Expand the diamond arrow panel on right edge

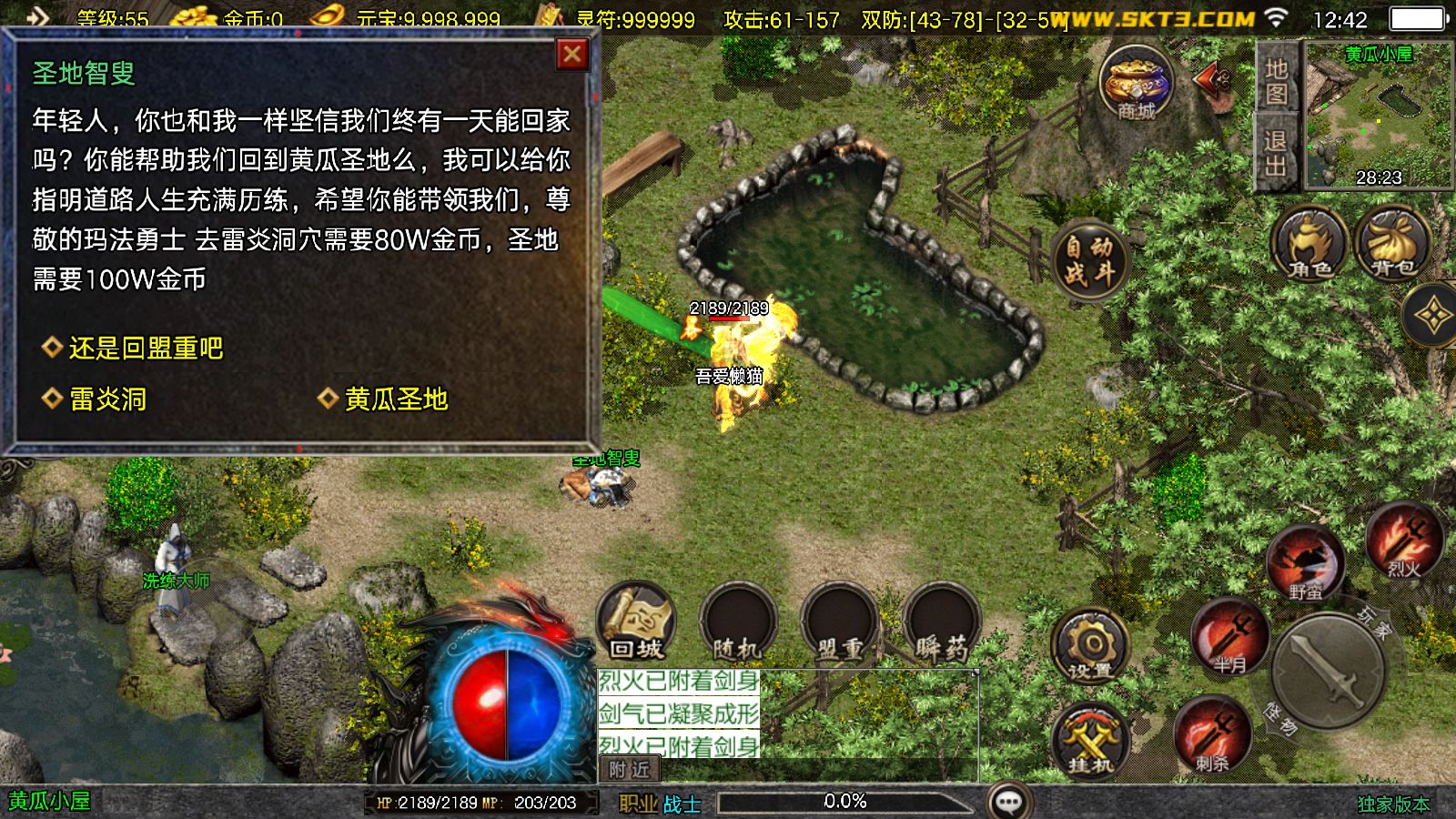[1436, 314]
